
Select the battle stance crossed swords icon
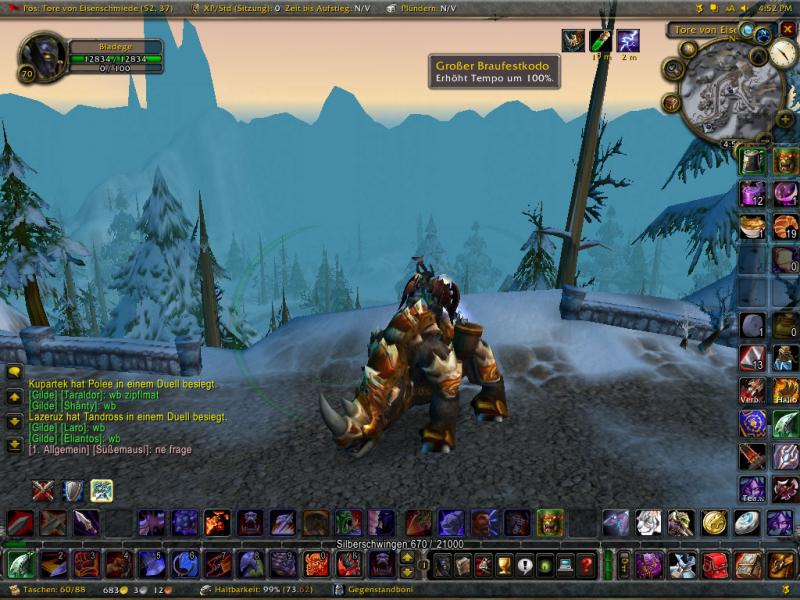pyautogui.click(x=42, y=490)
